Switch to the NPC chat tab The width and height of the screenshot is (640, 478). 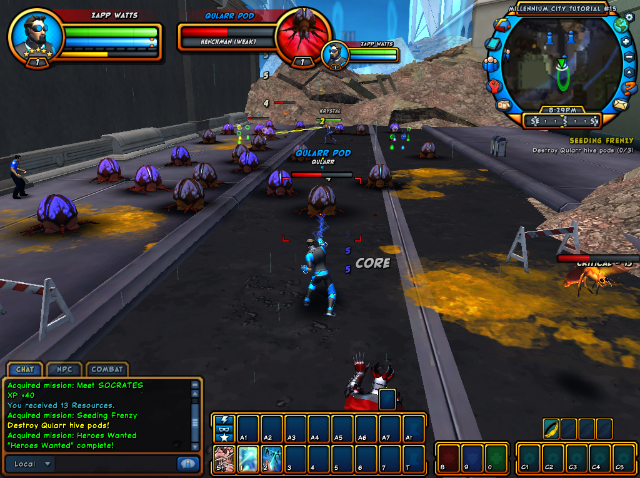pos(66,369)
